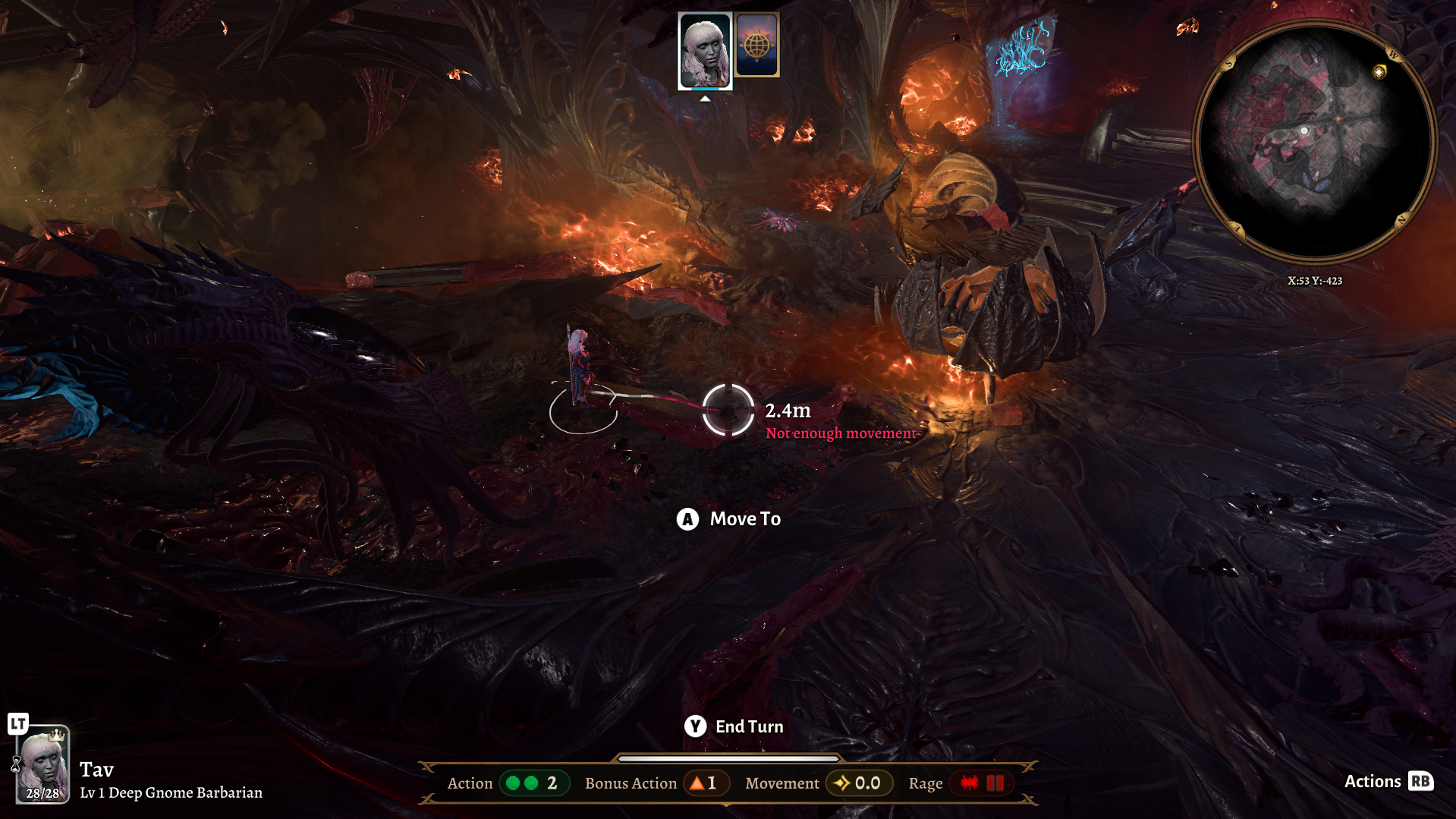The image size is (1456, 819).
Task: Open Tav's character portrait in the bottom corner
Action: pos(43,764)
